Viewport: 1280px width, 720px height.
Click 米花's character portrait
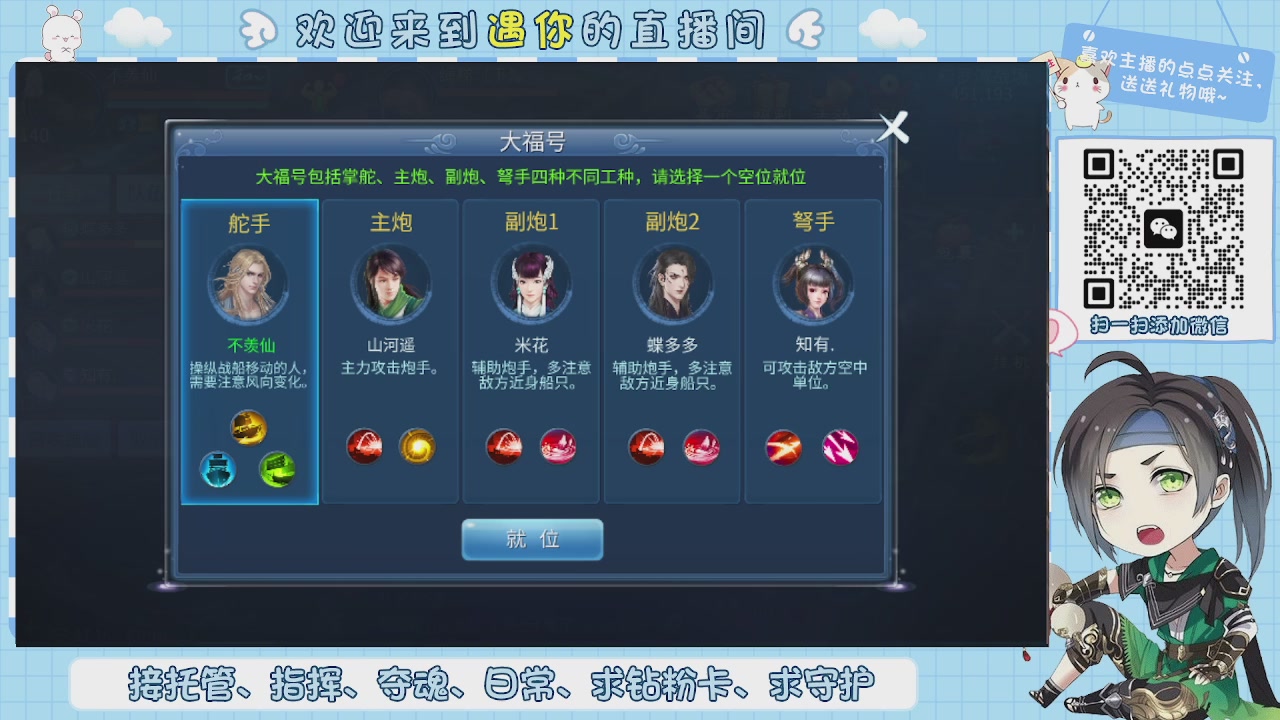[x=531, y=283]
